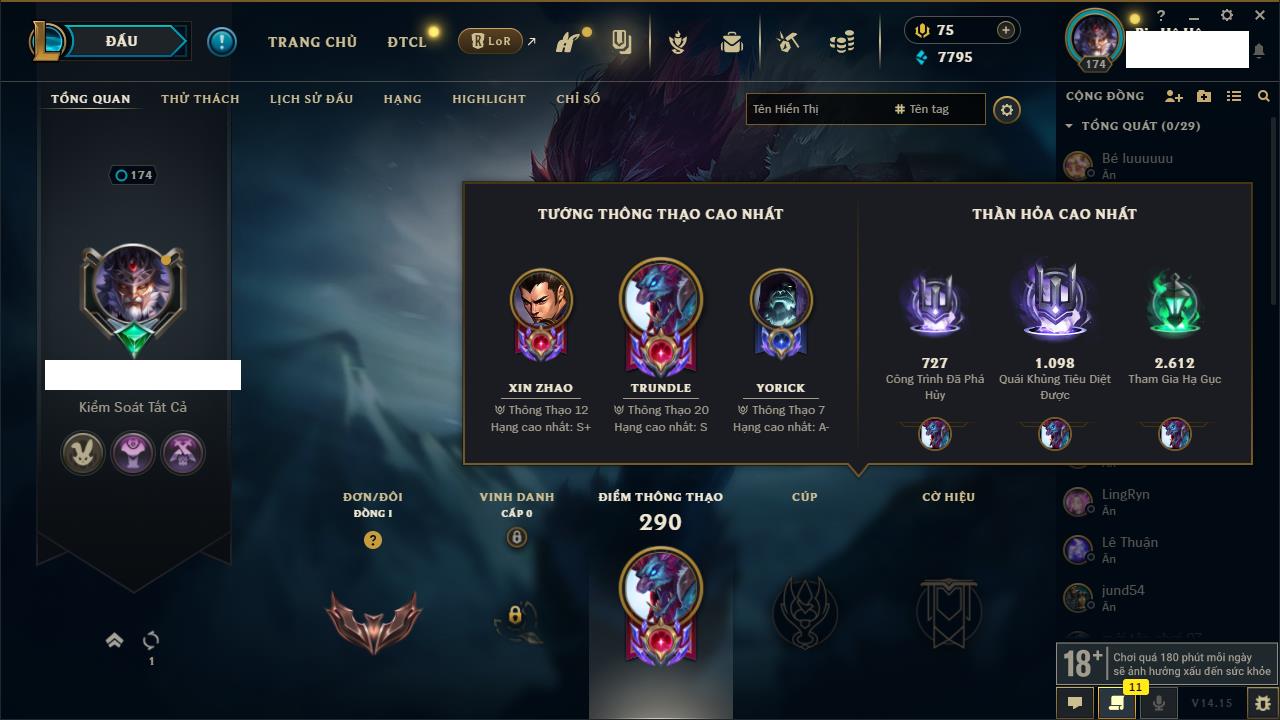Open the client settings gear window button
Screen dimensions: 1280x720
[x=1227, y=15]
